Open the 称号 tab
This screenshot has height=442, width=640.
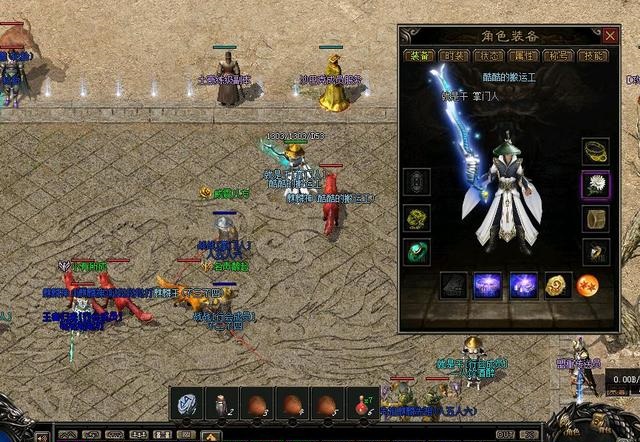pyautogui.click(x=559, y=56)
